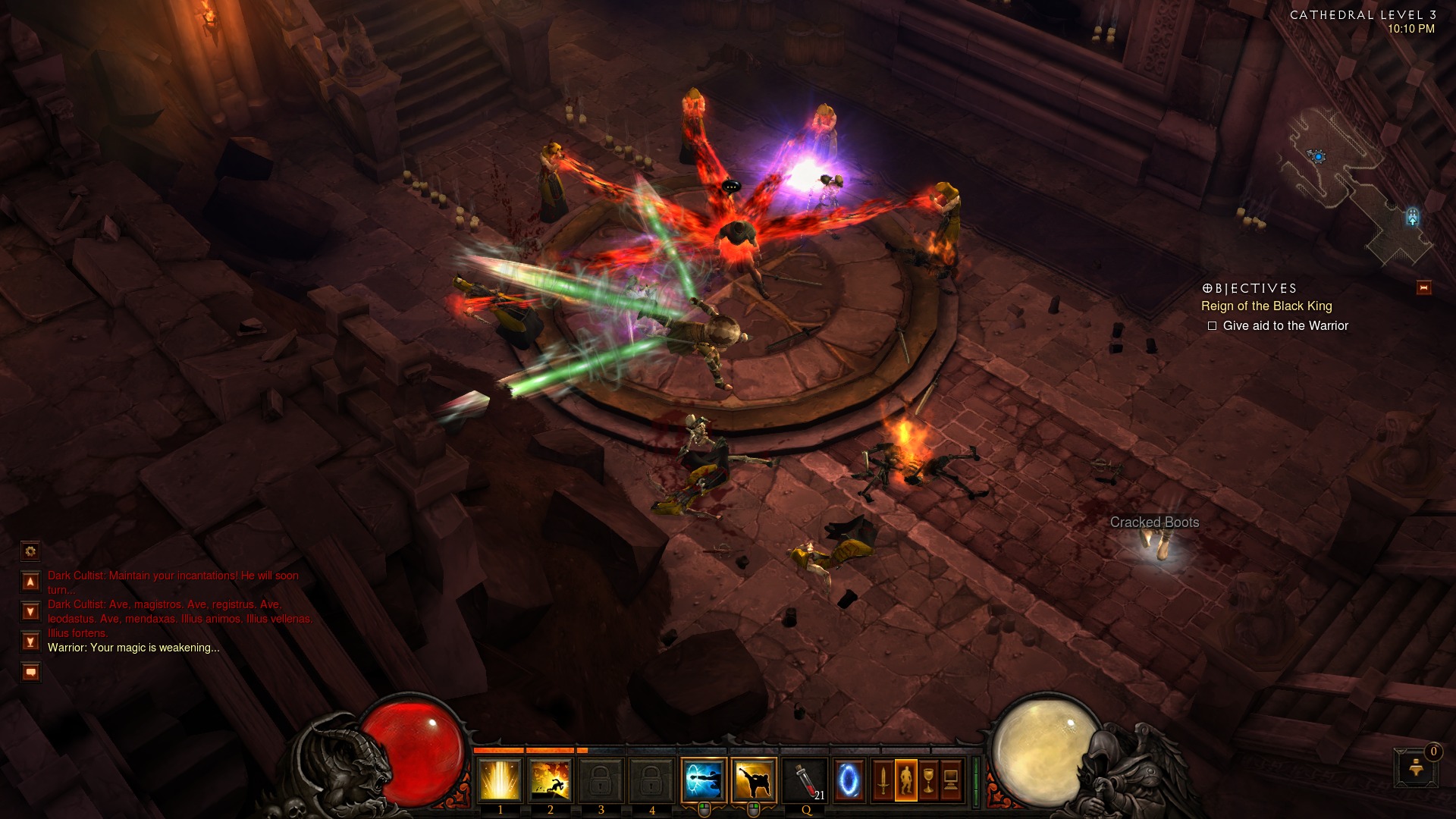Open the skills menu sword icon
Image resolution: width=1456 pixels, height=819 pixels.
(883, 780)
